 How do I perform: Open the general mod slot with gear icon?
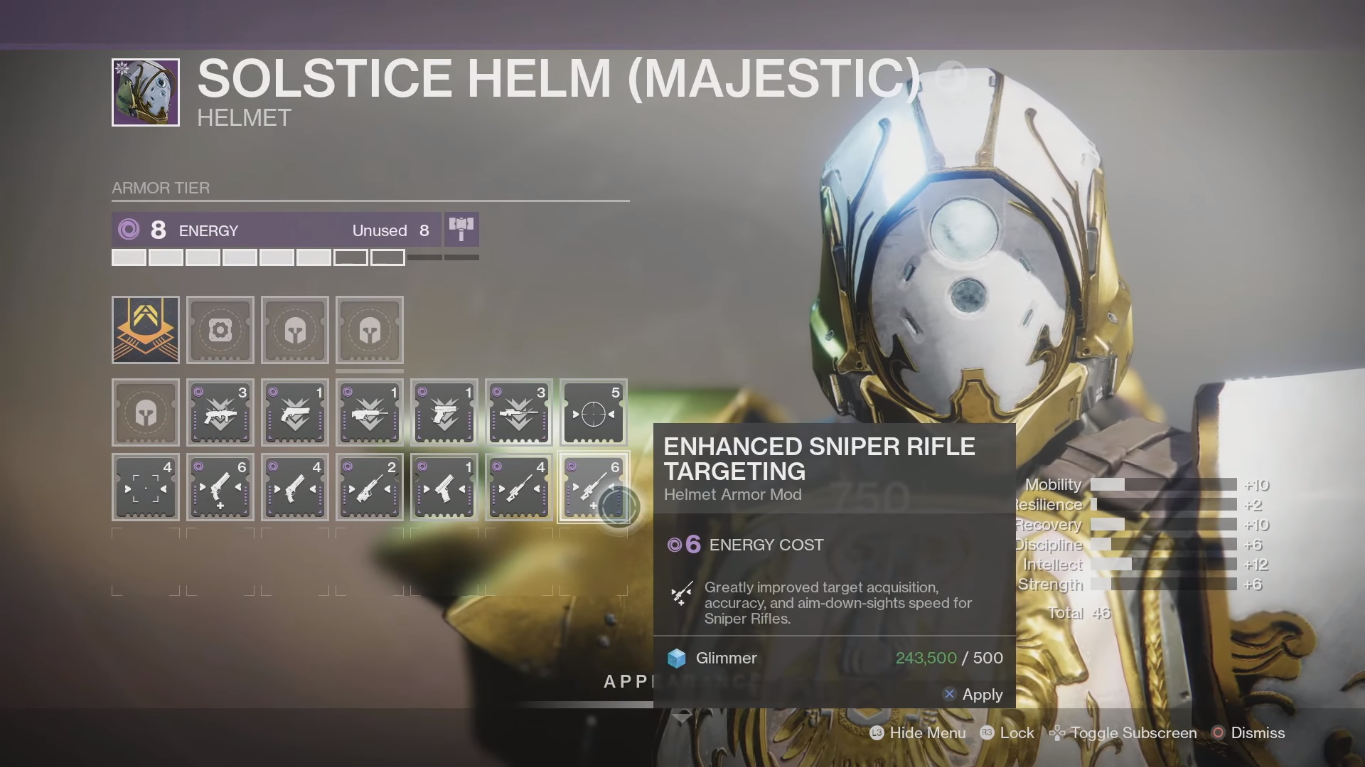click(220, 330)
